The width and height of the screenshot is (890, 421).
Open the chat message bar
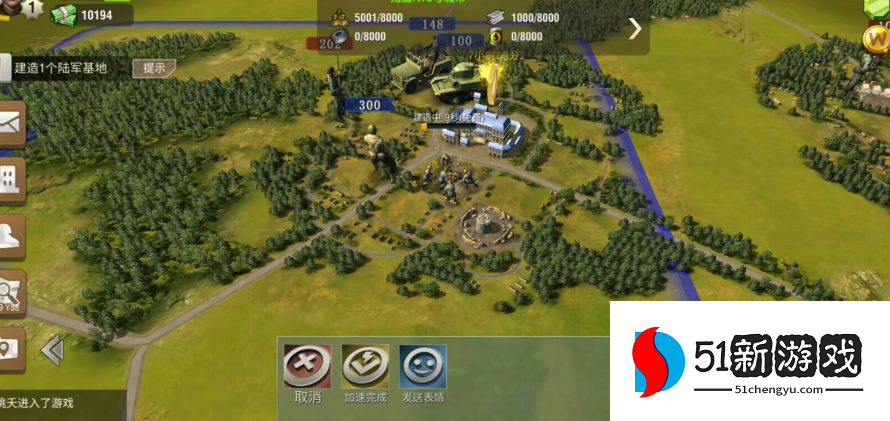click(60, 404)
